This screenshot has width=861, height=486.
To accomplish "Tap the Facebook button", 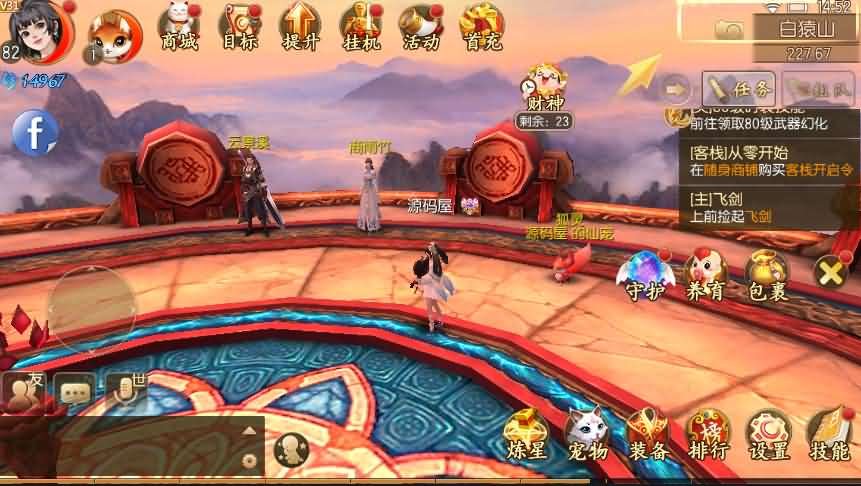I will (x=35, y=131).
